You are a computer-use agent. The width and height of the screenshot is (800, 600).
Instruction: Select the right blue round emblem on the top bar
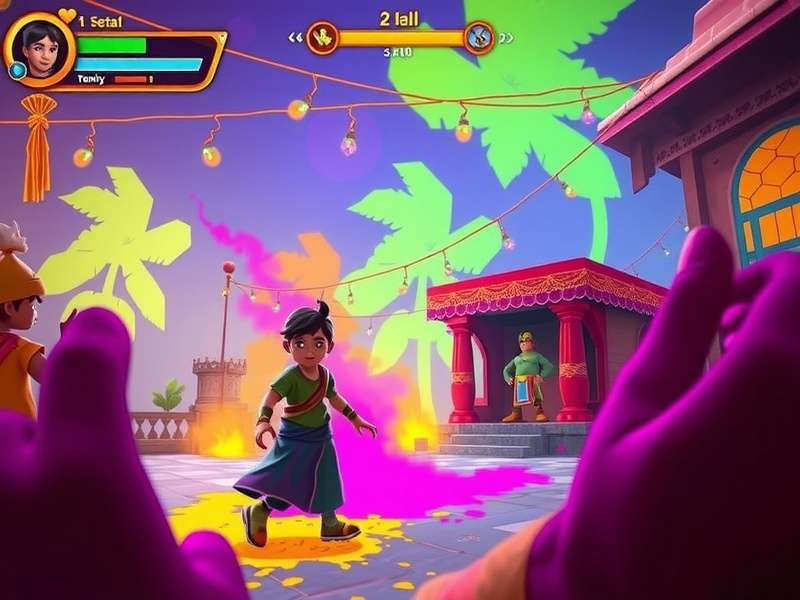coord(479,38)
